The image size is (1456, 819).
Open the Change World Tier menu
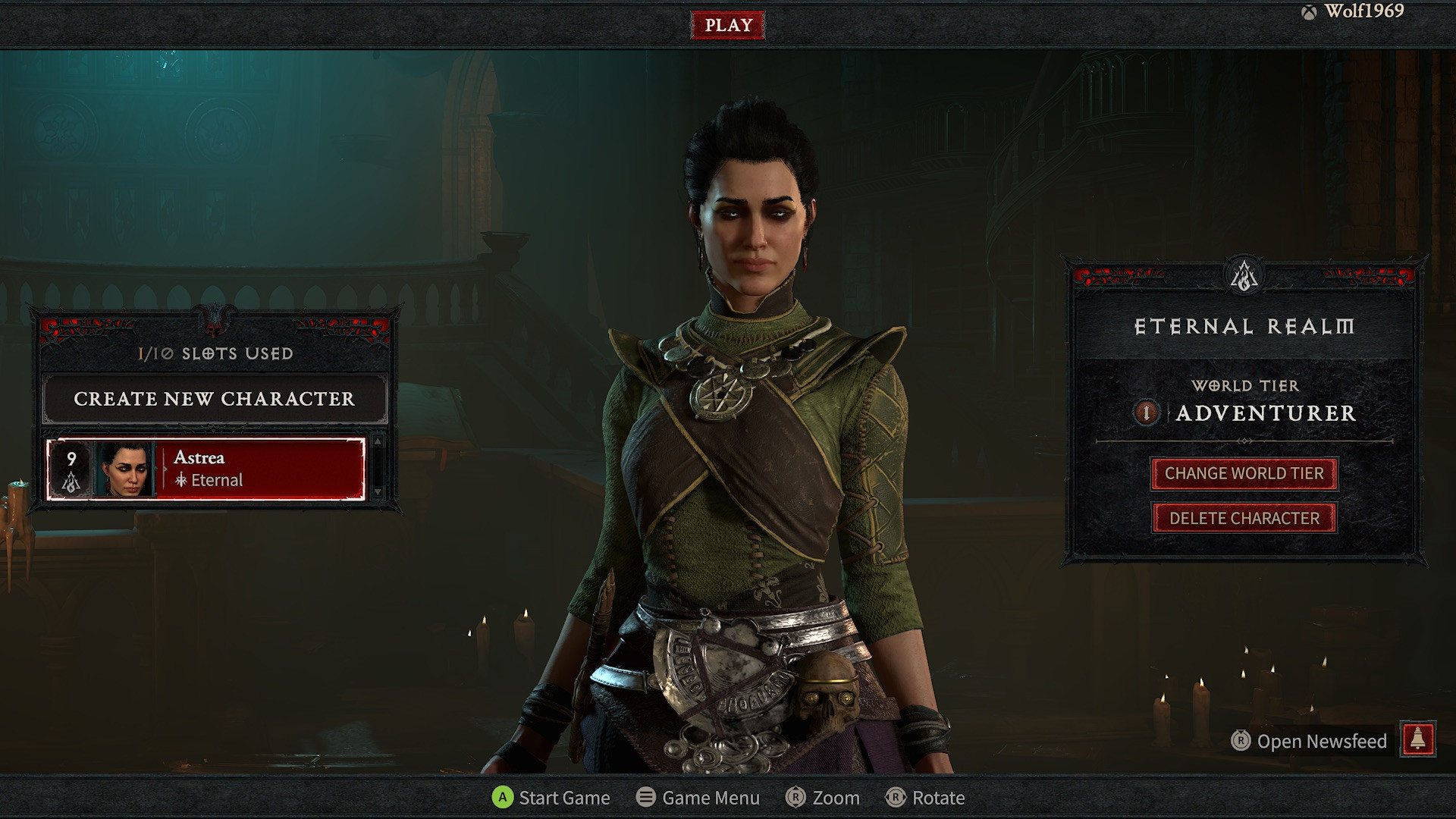tap(1244, 473)
